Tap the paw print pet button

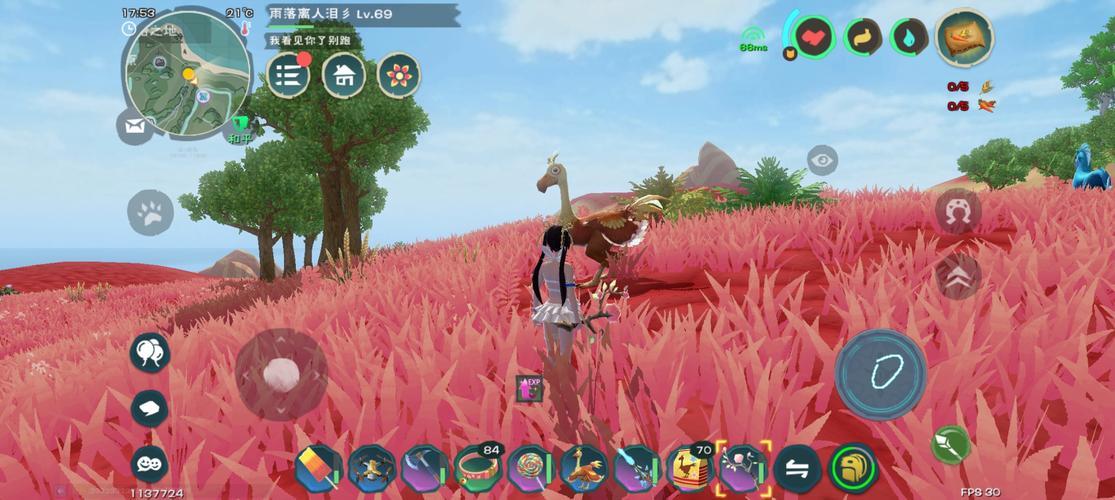150,212
